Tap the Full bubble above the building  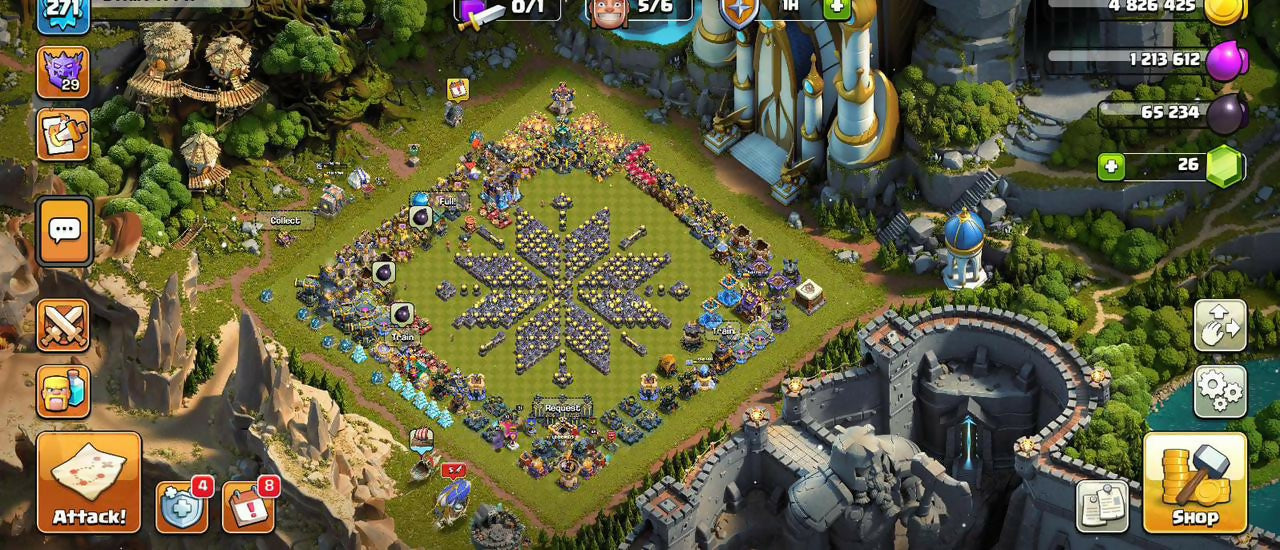tap(446, 201)
